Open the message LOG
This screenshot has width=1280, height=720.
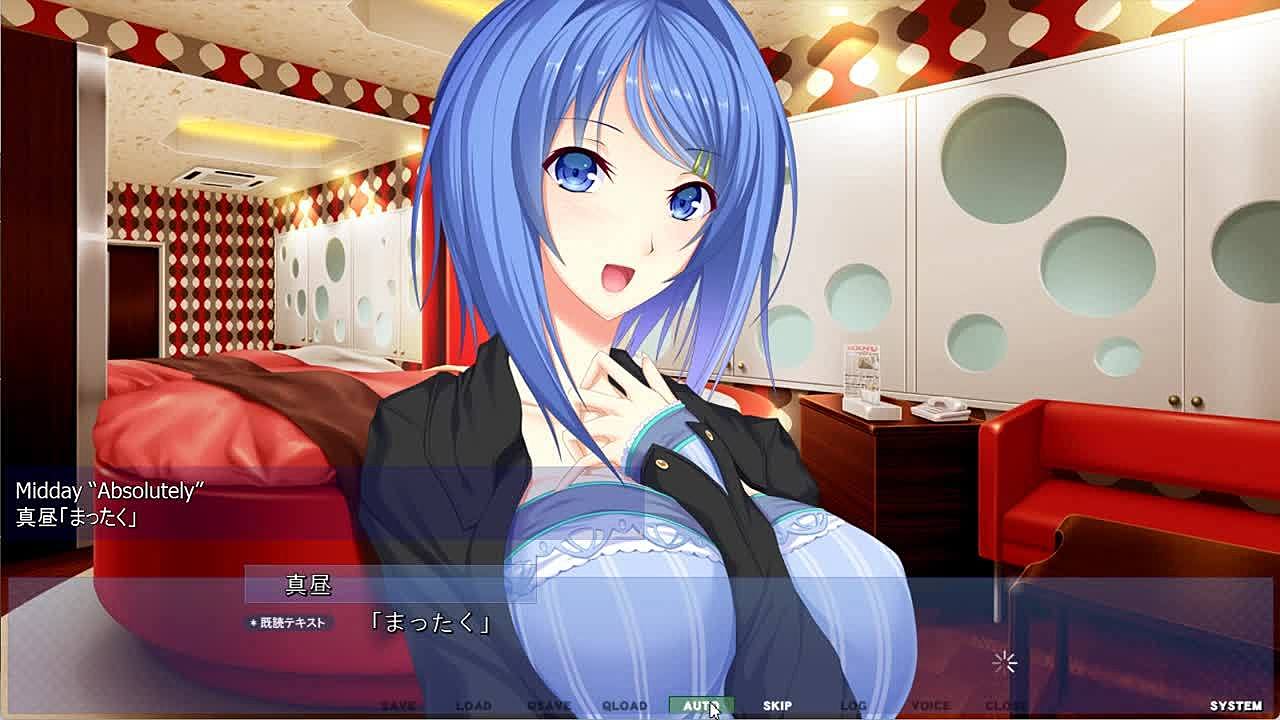(853, 706)
